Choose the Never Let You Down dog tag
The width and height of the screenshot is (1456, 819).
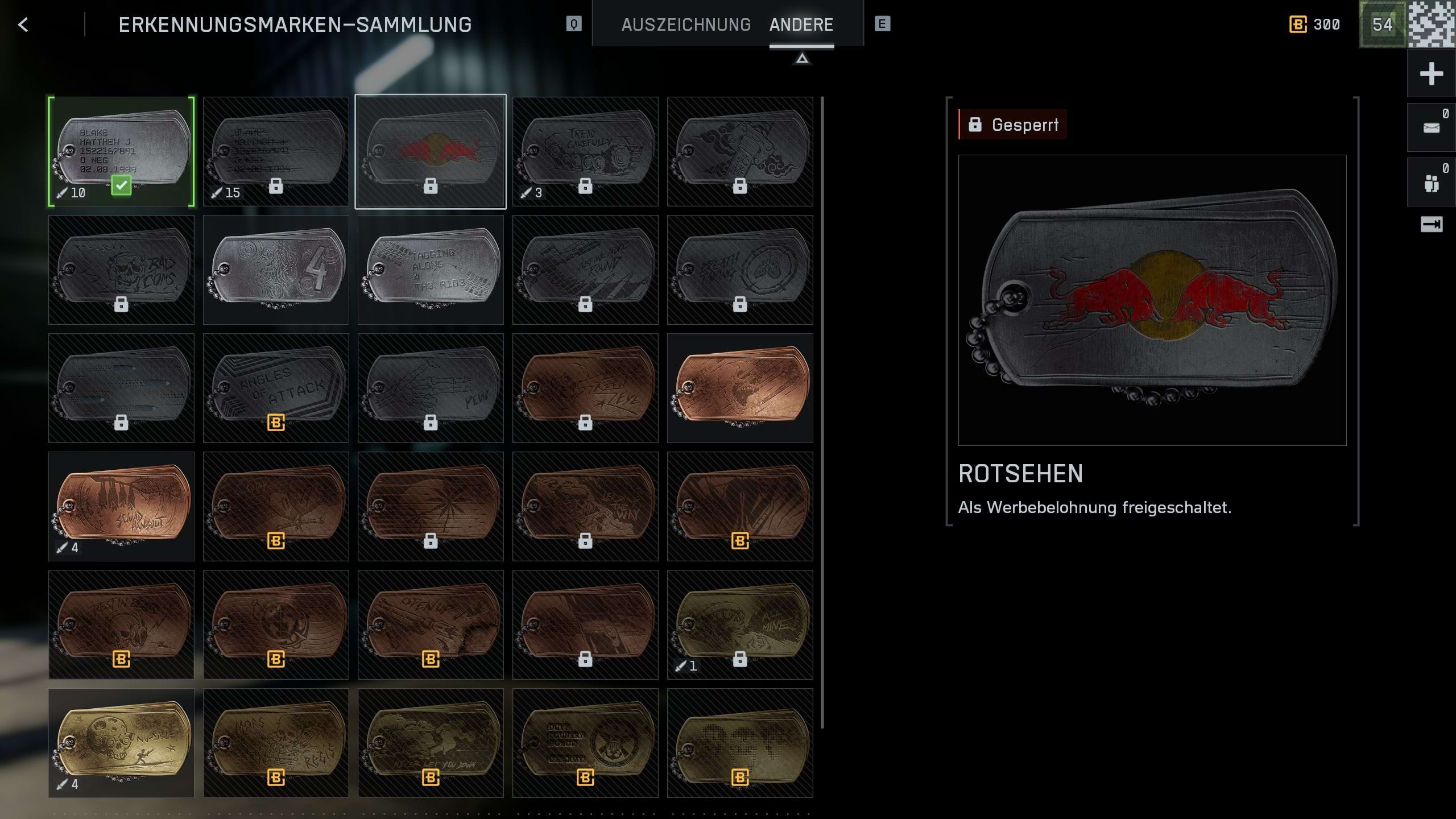click(x=431, y=743)
